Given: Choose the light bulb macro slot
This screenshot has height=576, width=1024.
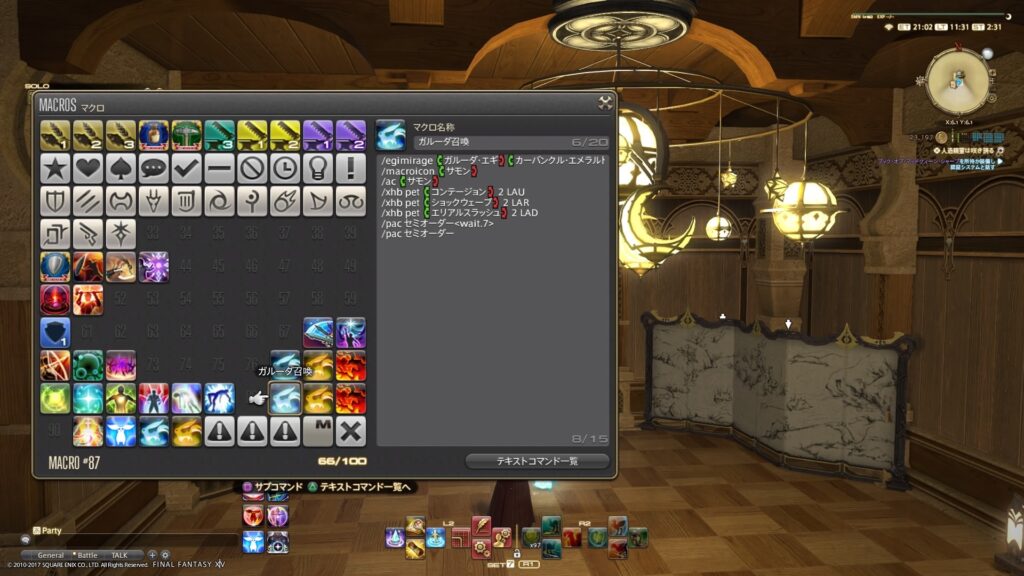Looking at the screenshot, I should coord(318,167).
